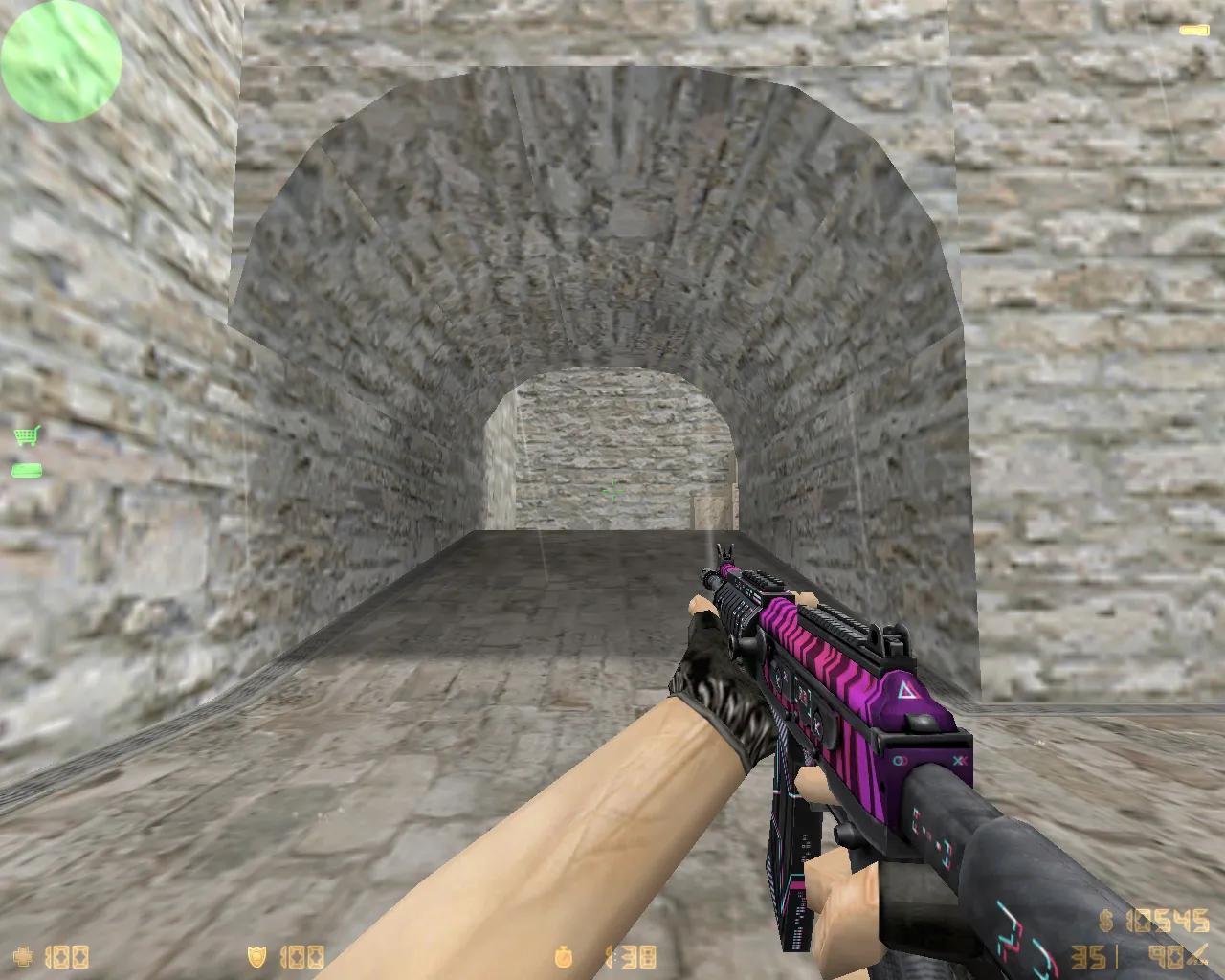This screenshot has width=1225, height=980.
Task: Open the buy menu shopping cart icon
Action: (x=25, y=435)
